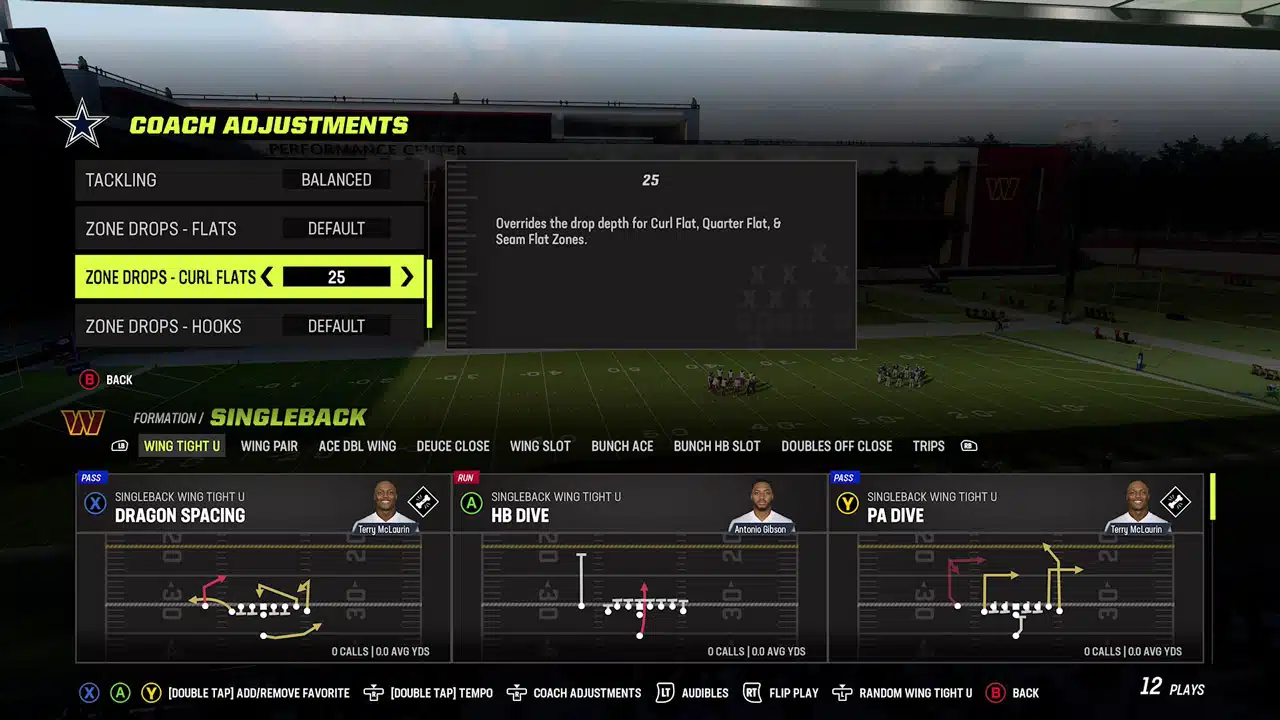Open the Deuce Close formation tab
This screenshot has height=720, width=1280.
tap(453, 446)
